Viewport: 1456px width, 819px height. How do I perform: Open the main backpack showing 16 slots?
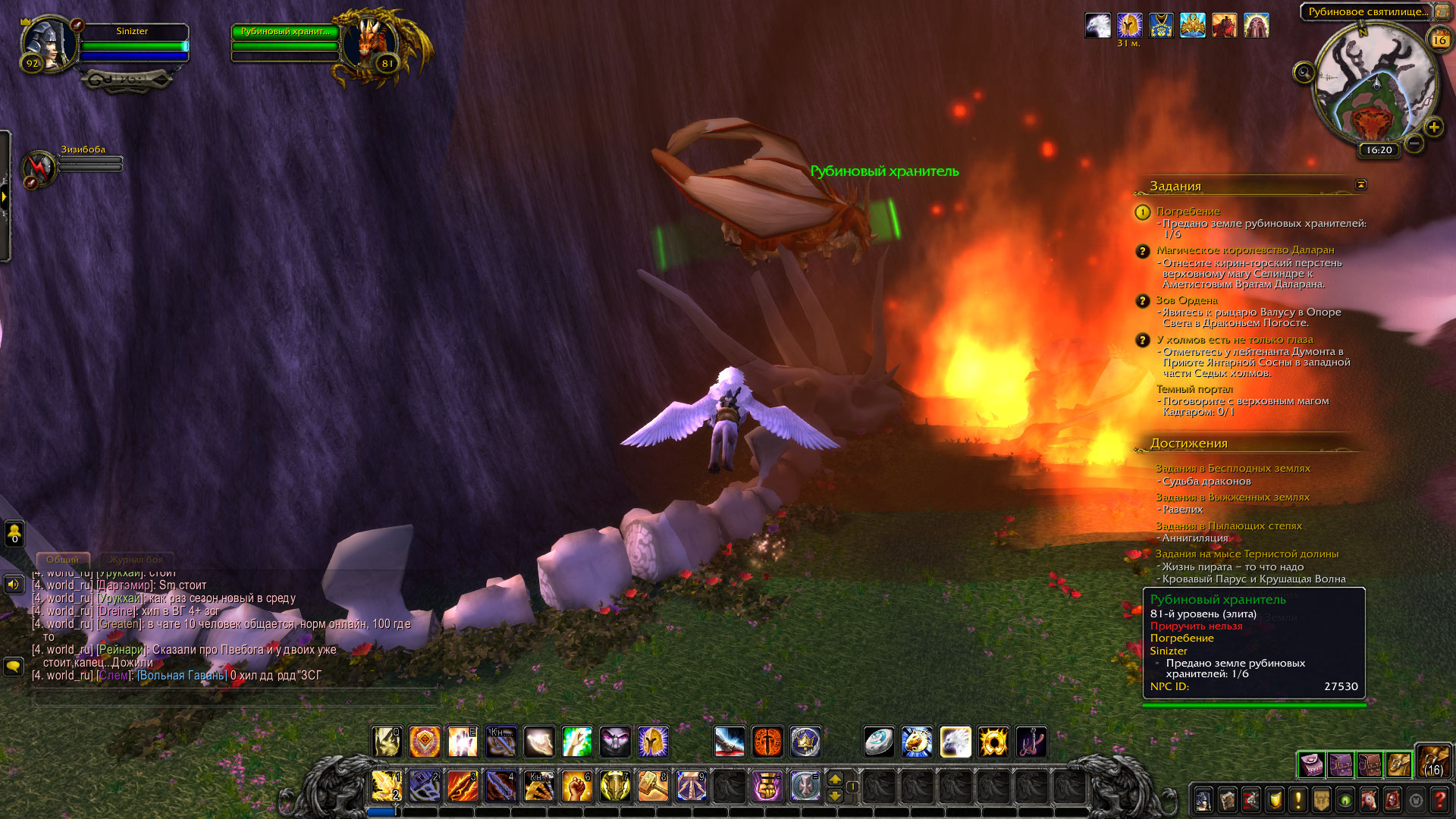click(x=1433, y=761)
